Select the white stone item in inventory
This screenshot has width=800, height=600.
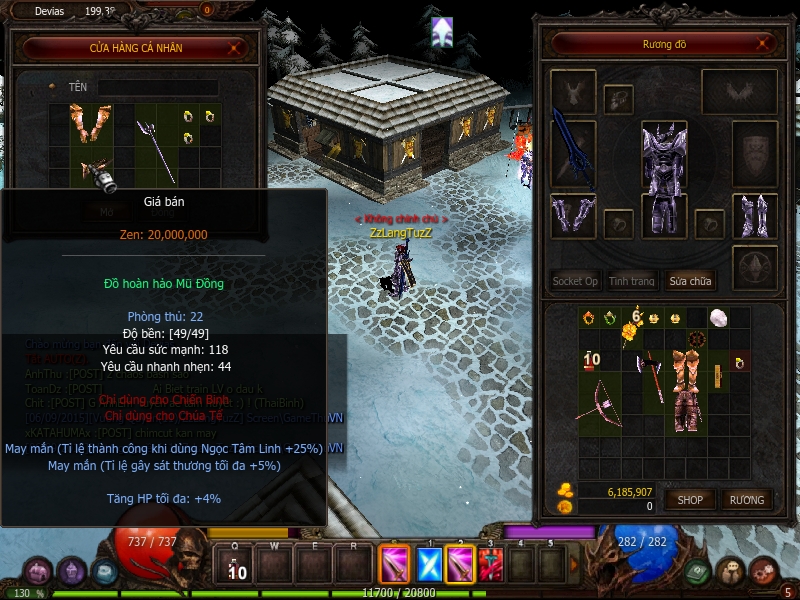pos(717,317)
